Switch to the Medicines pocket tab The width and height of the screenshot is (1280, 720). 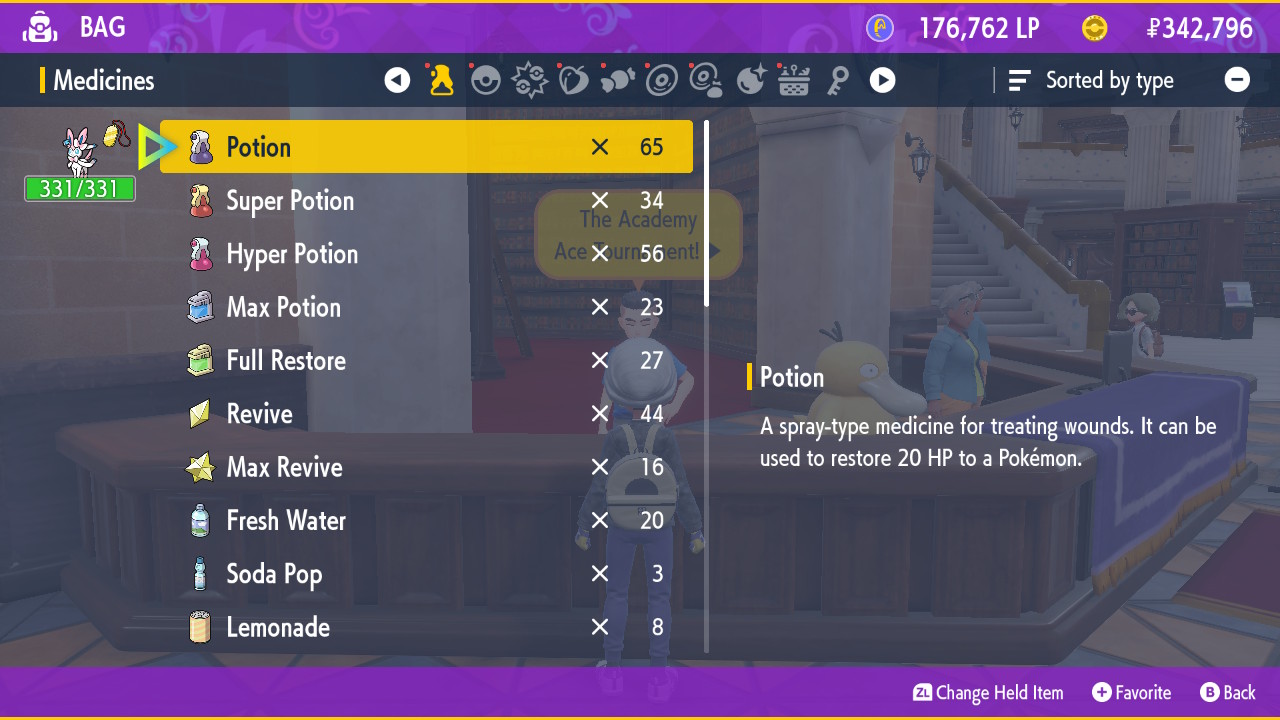tap(441, 80)
